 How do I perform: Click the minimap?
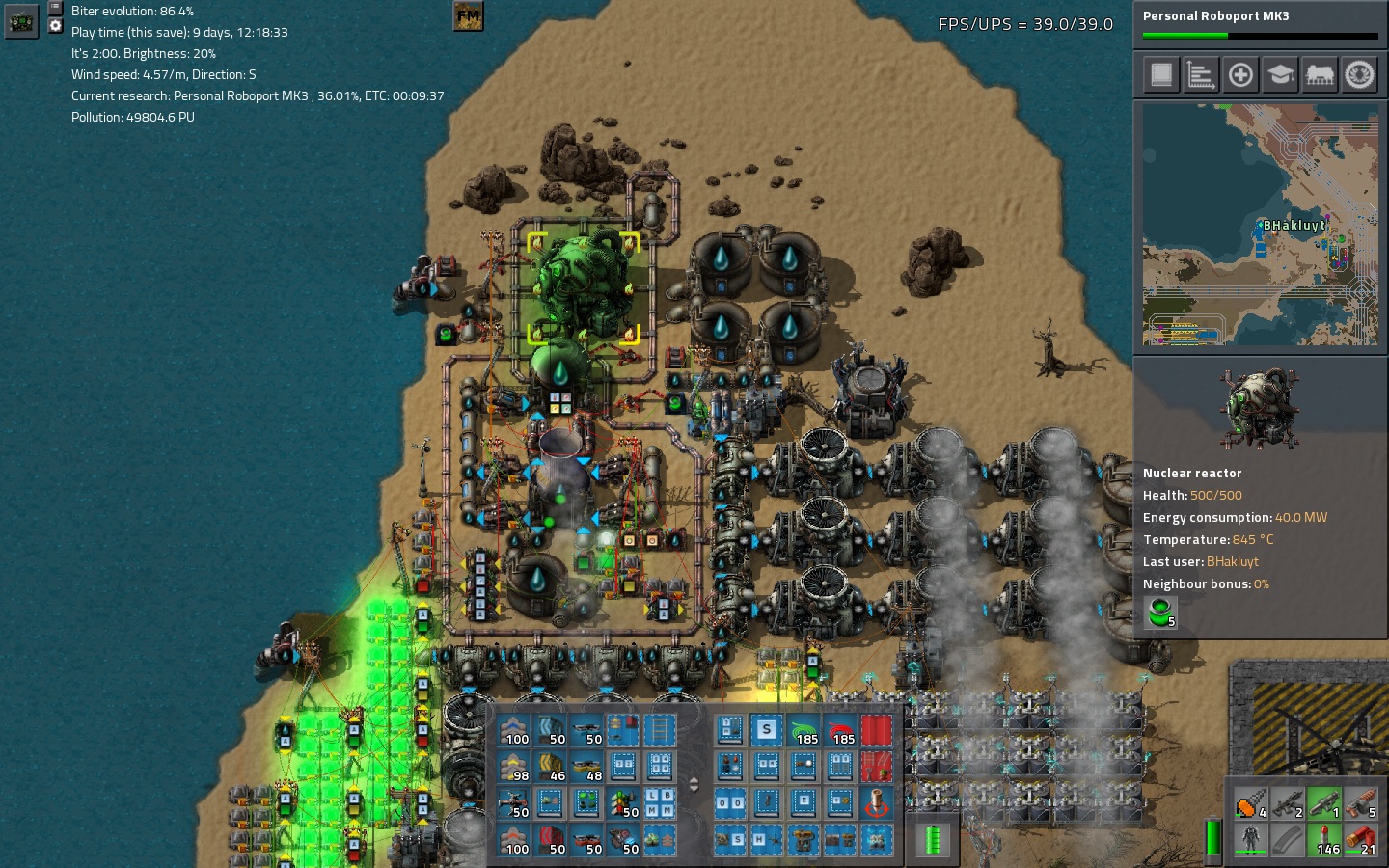(x=1260, y=225)
